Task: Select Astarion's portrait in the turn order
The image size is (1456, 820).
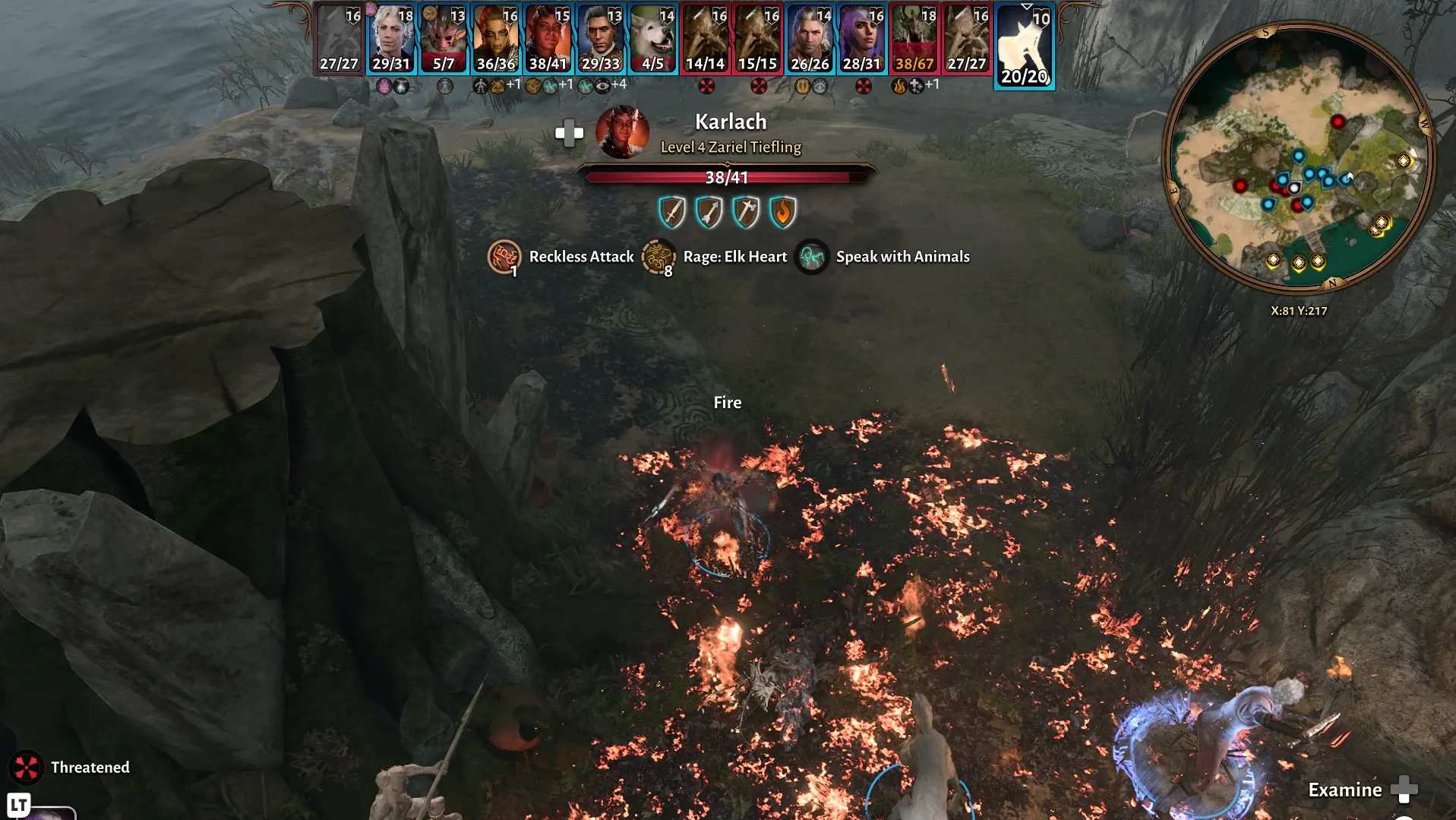Action: pyautogui.click(x=391, y=38)
